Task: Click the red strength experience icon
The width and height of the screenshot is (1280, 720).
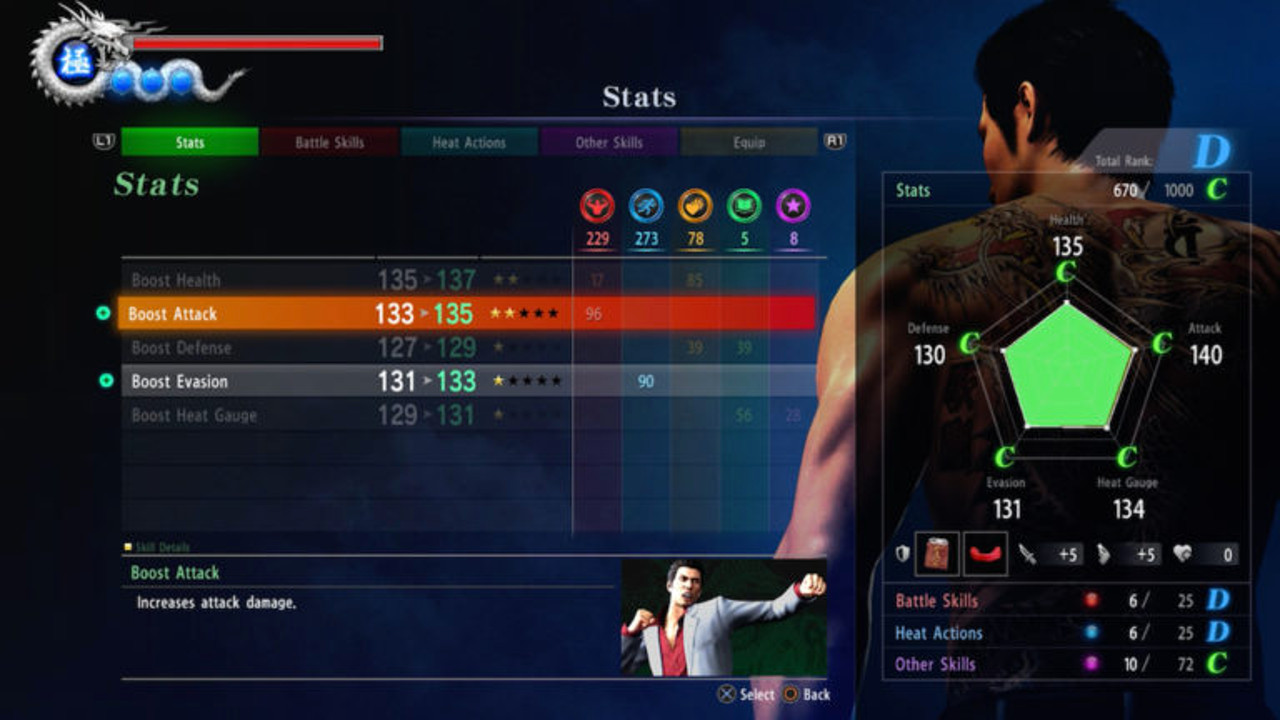Action: coord(597,206)
